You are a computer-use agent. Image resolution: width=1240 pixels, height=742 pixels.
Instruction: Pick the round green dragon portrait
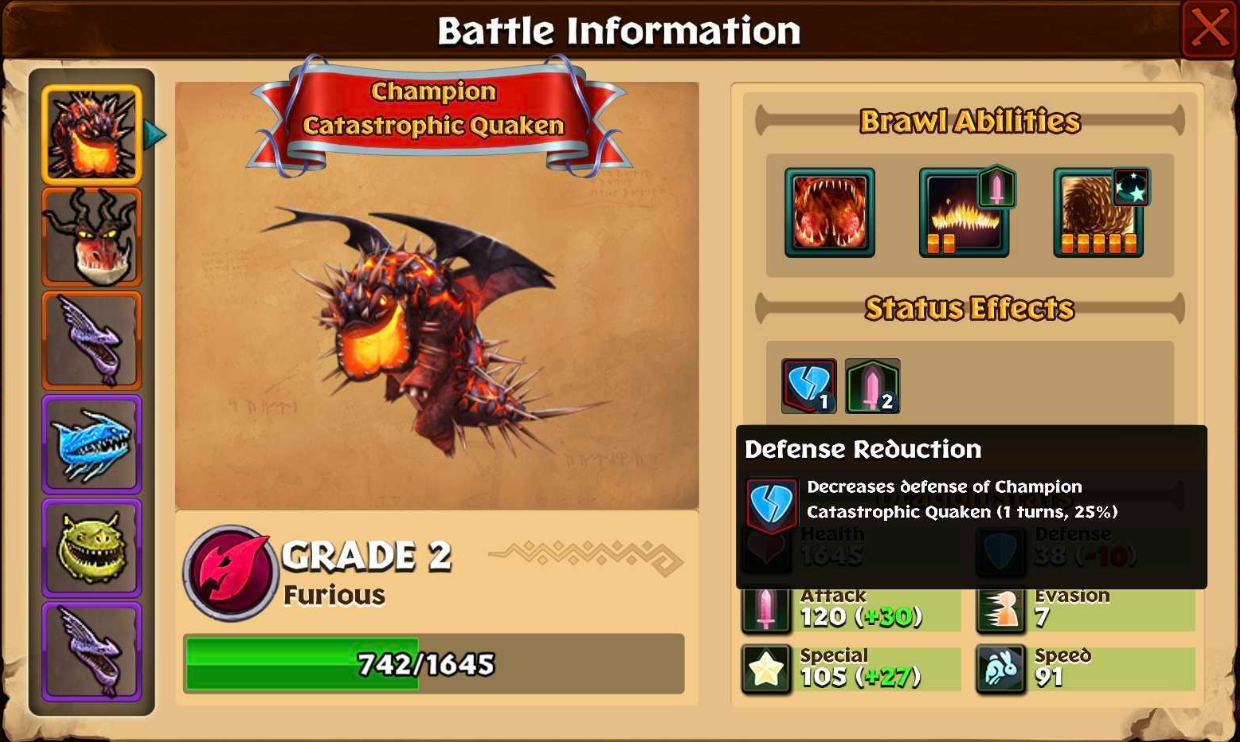click(x=91, y=548)
